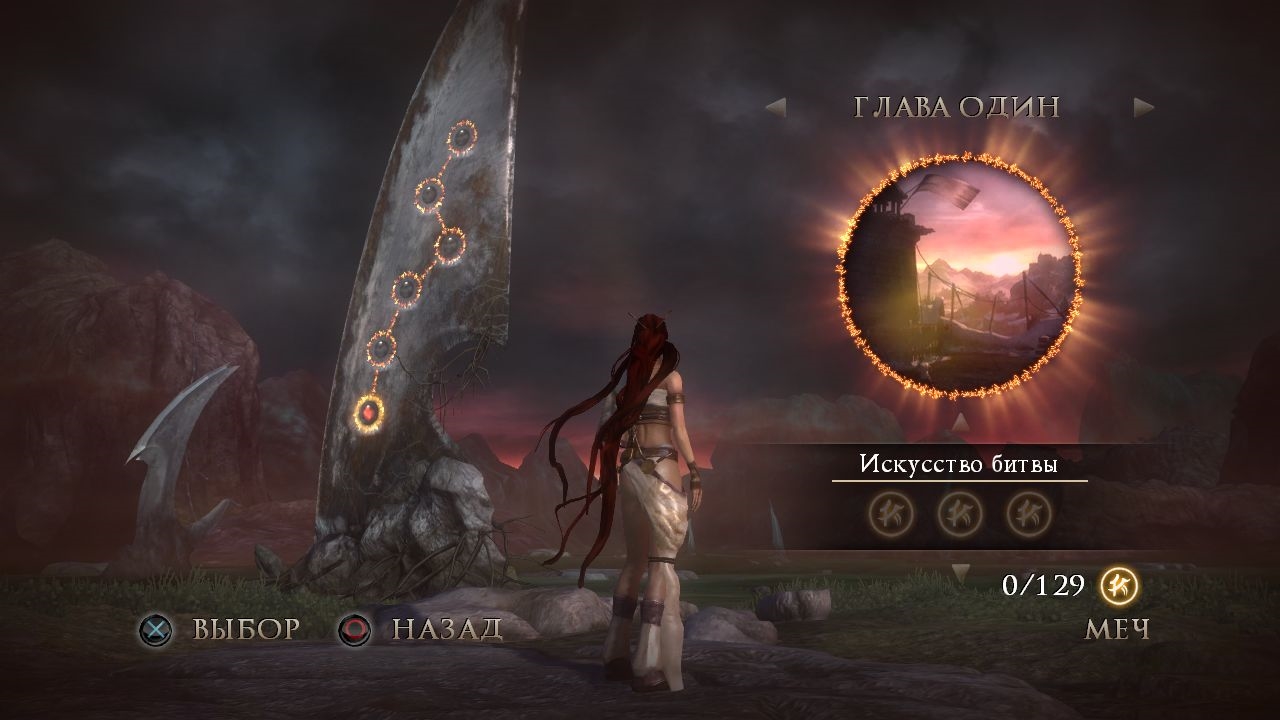
Task: Click down arrow below the glyph medals
Action: point(960,574)
